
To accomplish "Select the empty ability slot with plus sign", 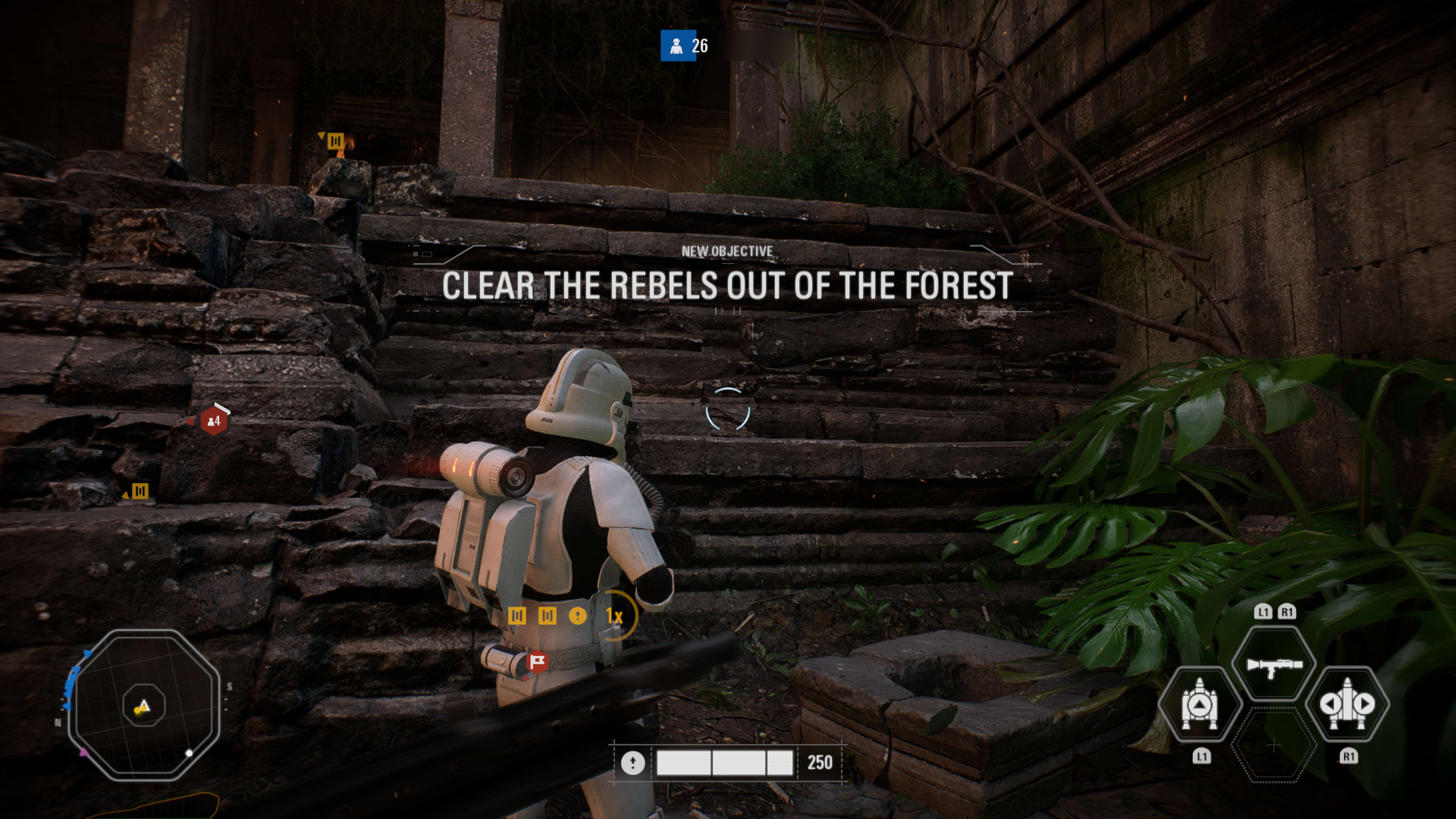I will pos(1274,746).
